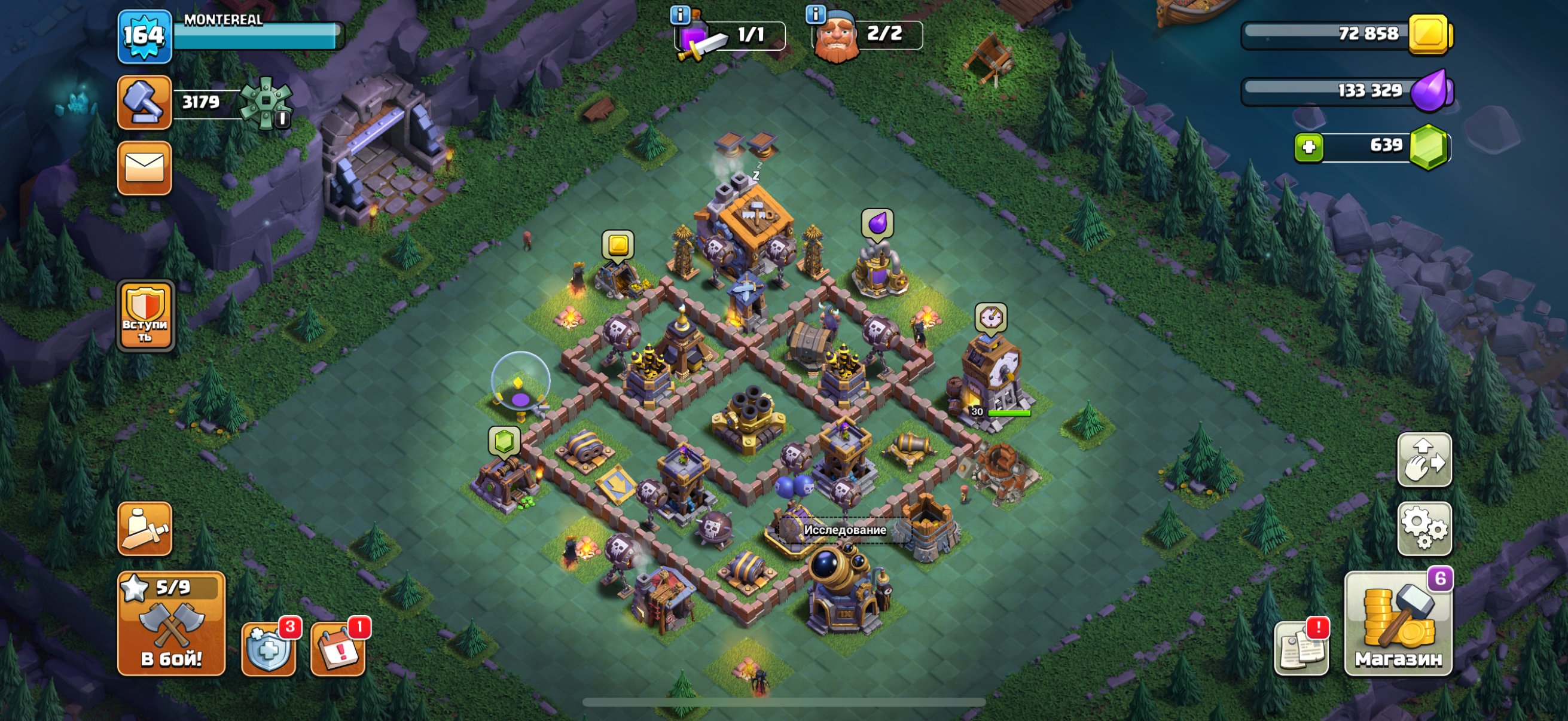This screenshot has width=1568, height=721.
Task: Toggle the layout edit hand button
Action: [1424, 460]
